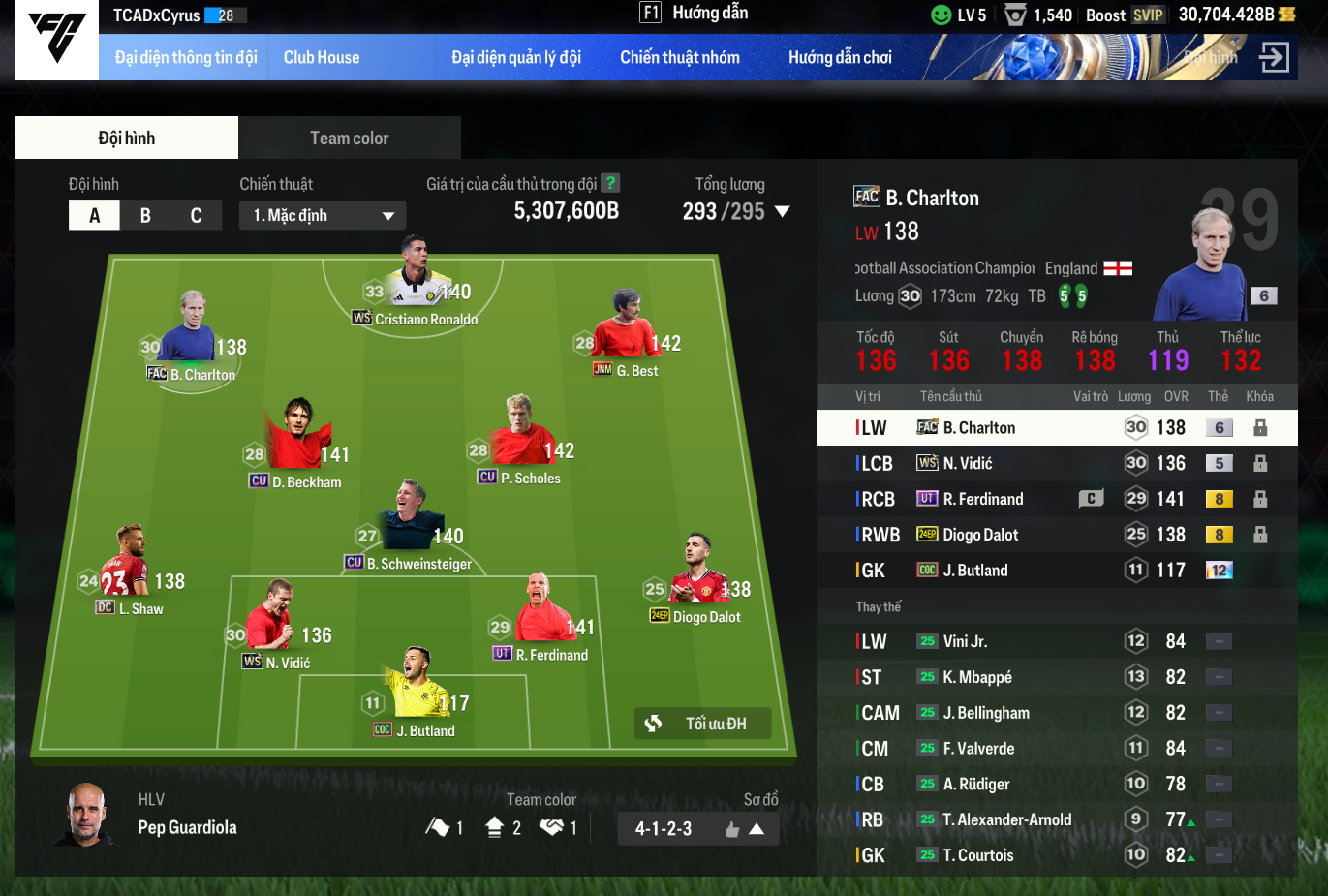Click the exit icon at top right
This screenshot has height=896, width=1328.
1274,58
